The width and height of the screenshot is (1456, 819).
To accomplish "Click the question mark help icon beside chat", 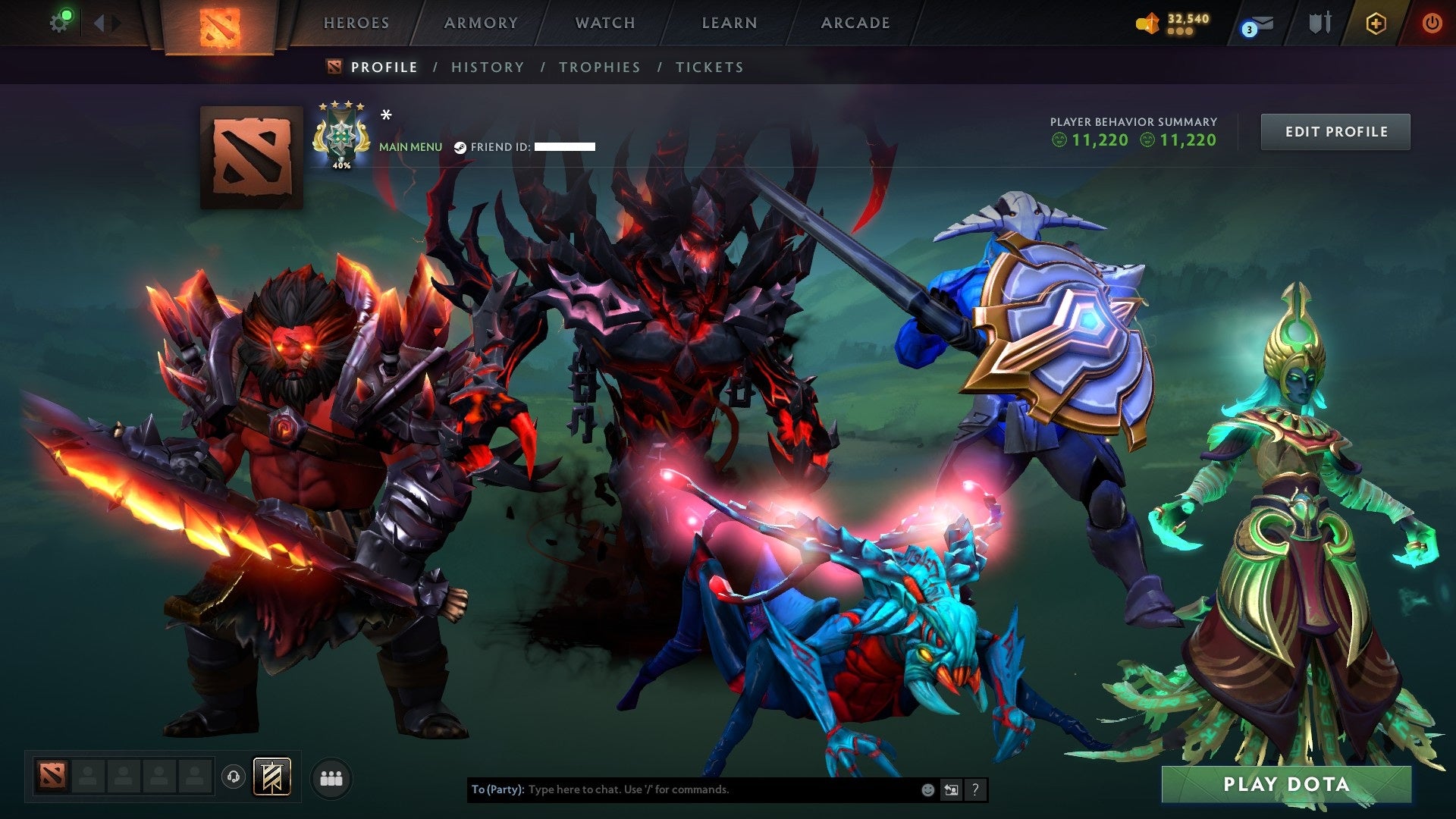I will tap(974, 789).
